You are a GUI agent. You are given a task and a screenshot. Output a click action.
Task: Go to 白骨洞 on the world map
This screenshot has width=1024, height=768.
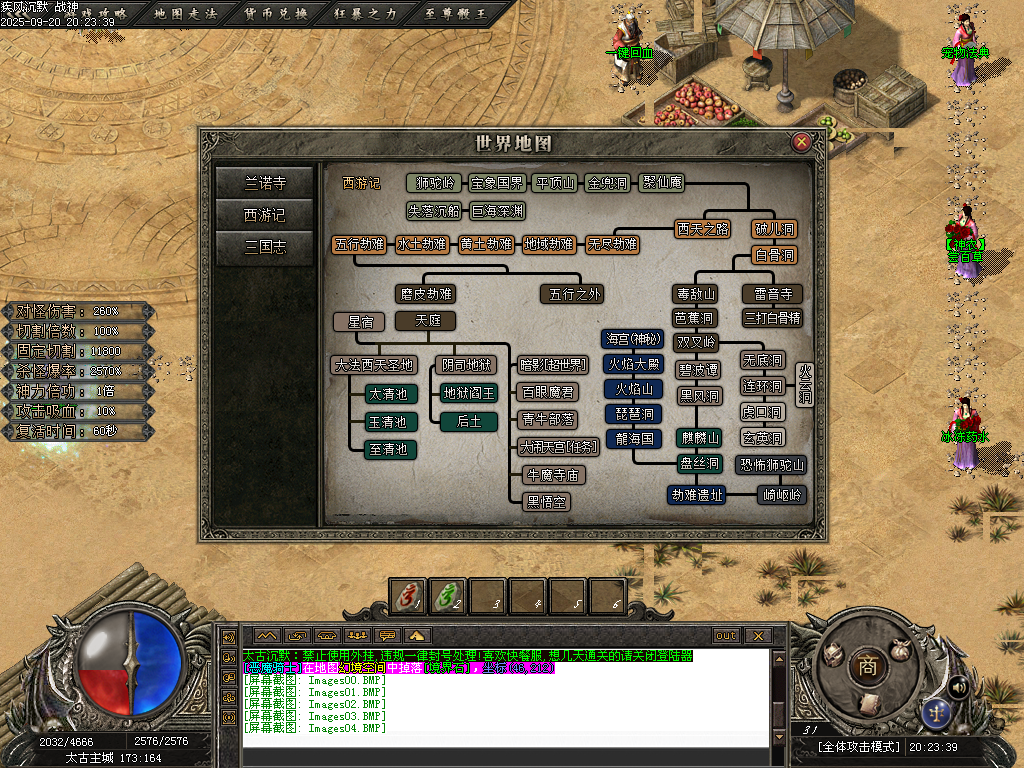(x=775, y=256)
